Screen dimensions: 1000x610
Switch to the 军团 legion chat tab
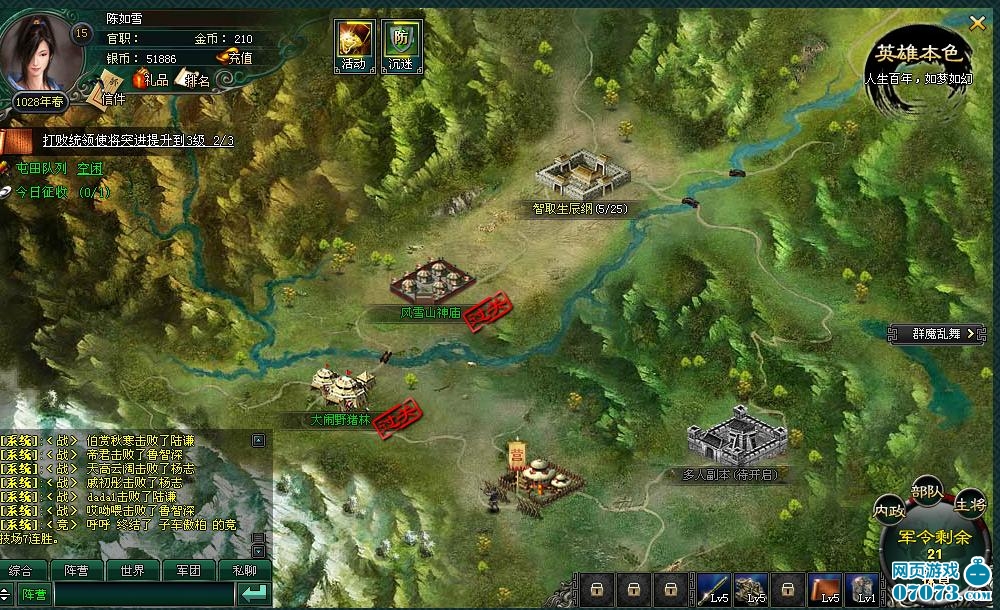pyautogui.click(x=188, y=571)
